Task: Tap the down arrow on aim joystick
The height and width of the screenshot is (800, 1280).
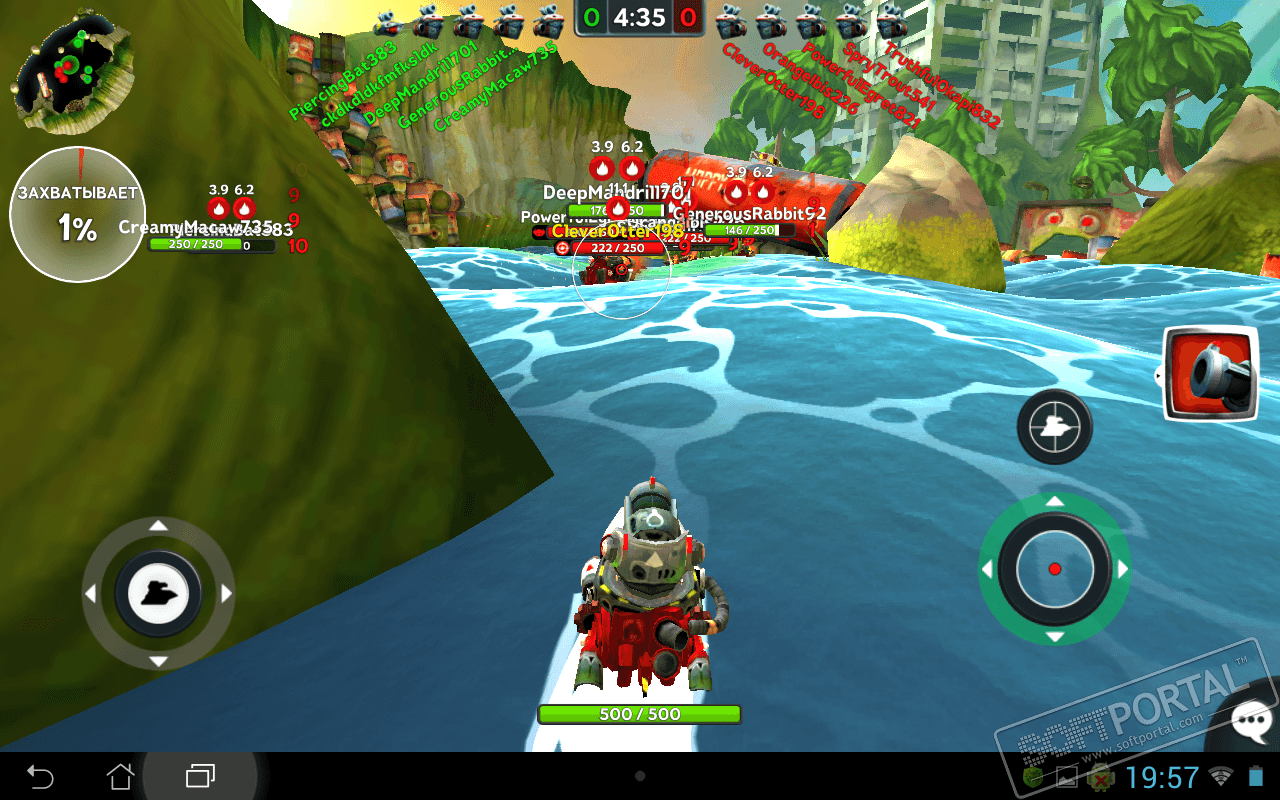Action: point(1054,637)
